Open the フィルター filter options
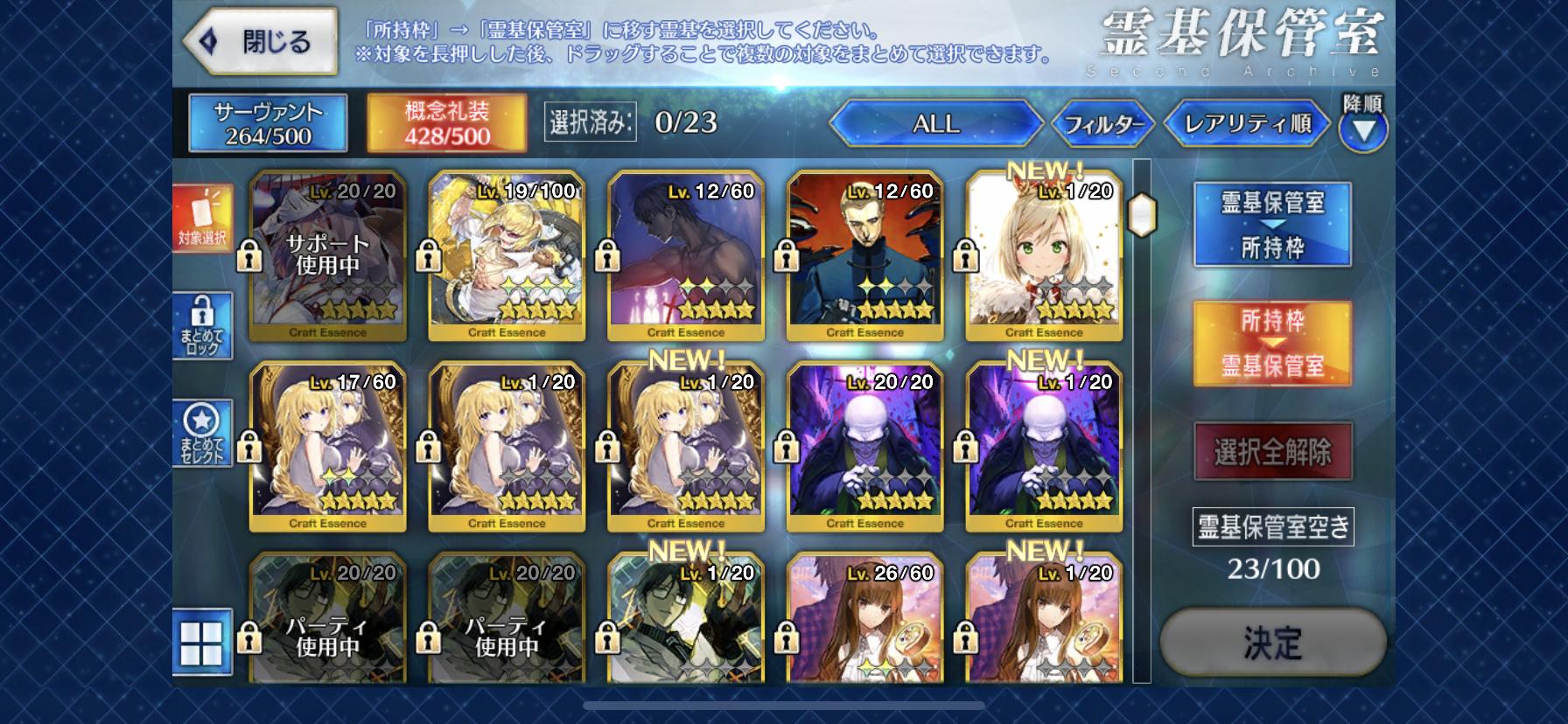Viewport: 1568px width, 724px height. click(1103, 124)
